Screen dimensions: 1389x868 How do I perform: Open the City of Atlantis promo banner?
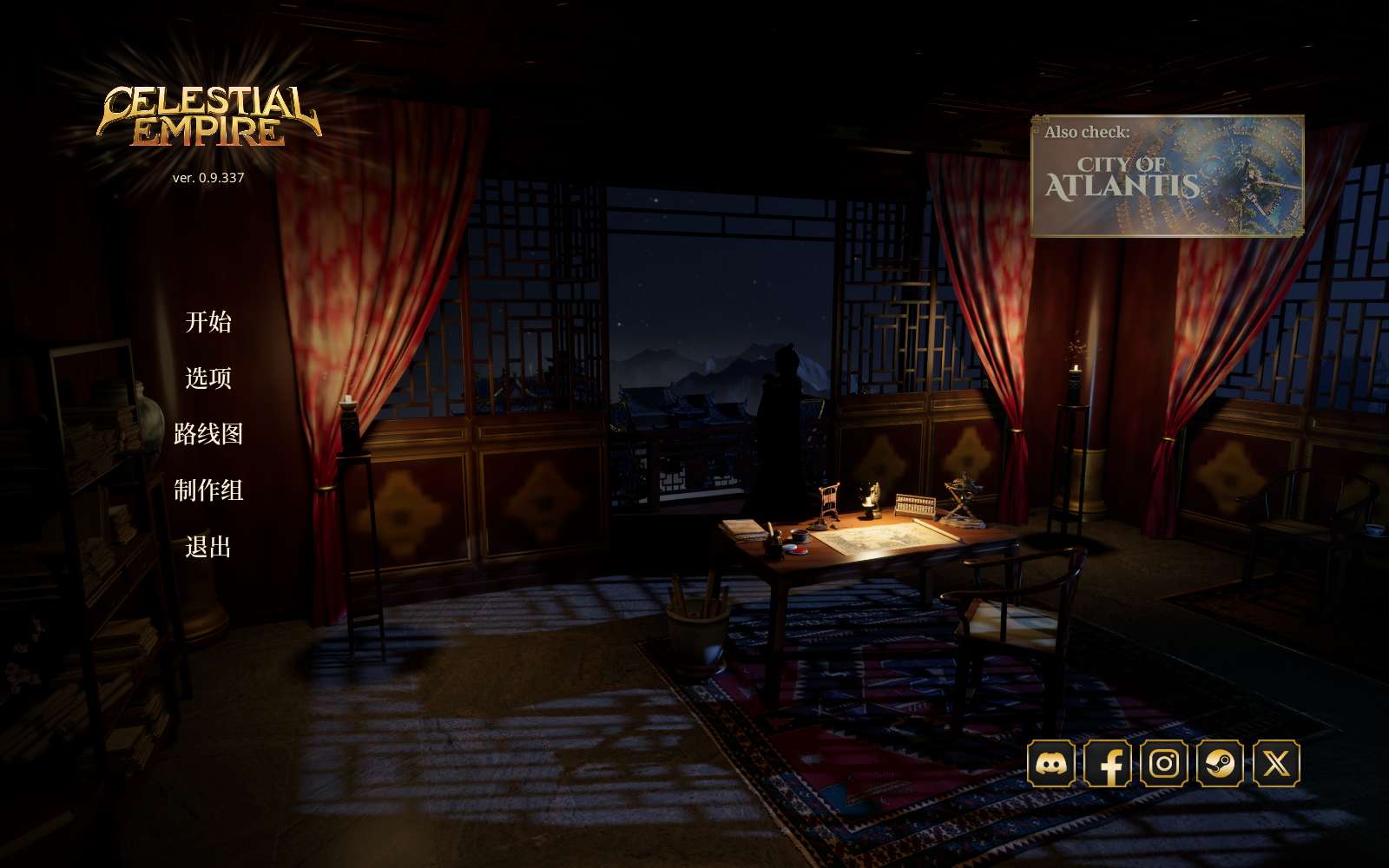point(1167,176)
